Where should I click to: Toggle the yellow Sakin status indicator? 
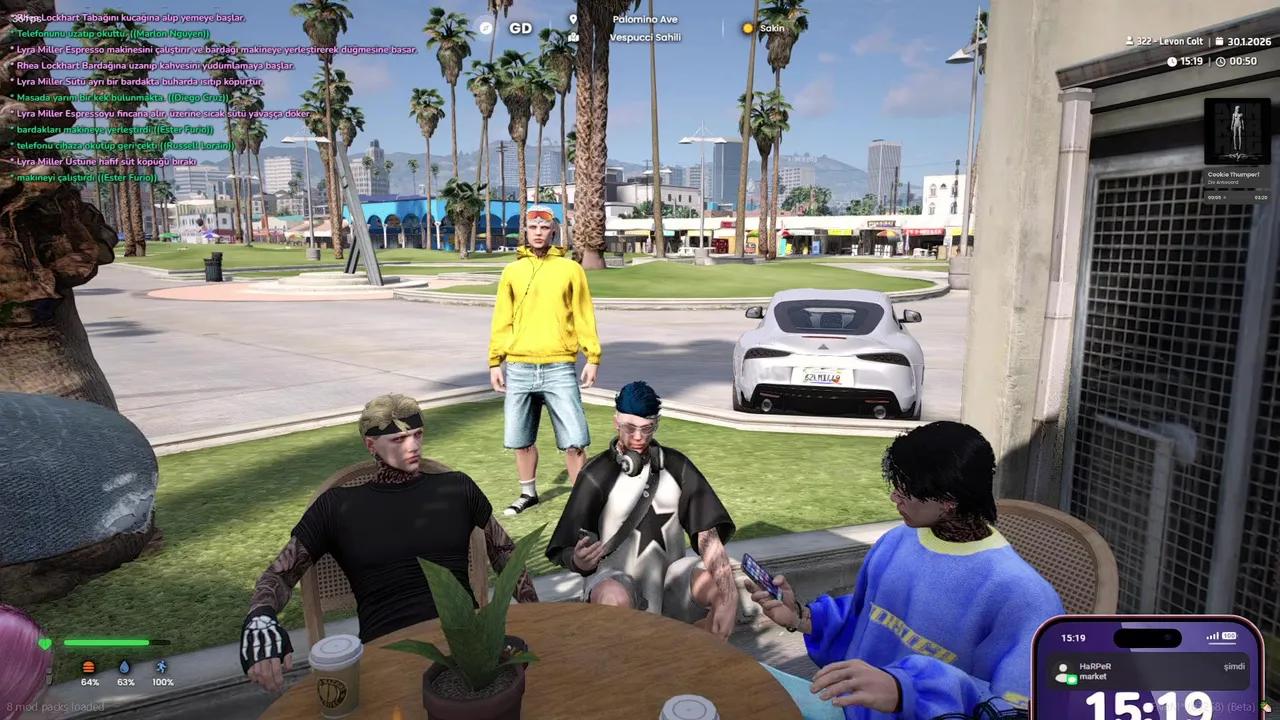pos(748,28)
